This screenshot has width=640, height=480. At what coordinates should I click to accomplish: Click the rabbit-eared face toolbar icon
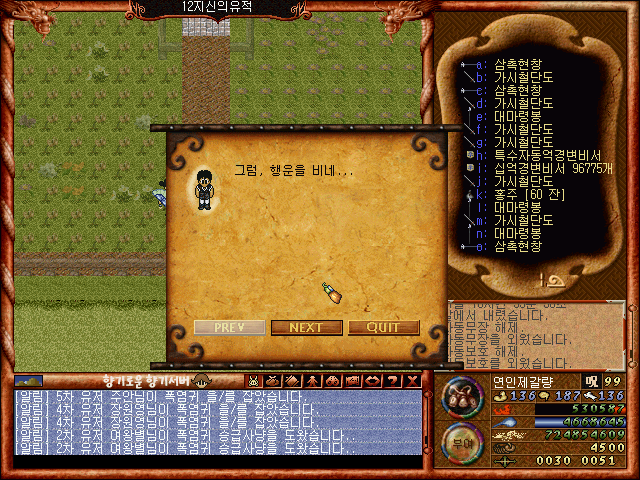click(x=253, y=381)
